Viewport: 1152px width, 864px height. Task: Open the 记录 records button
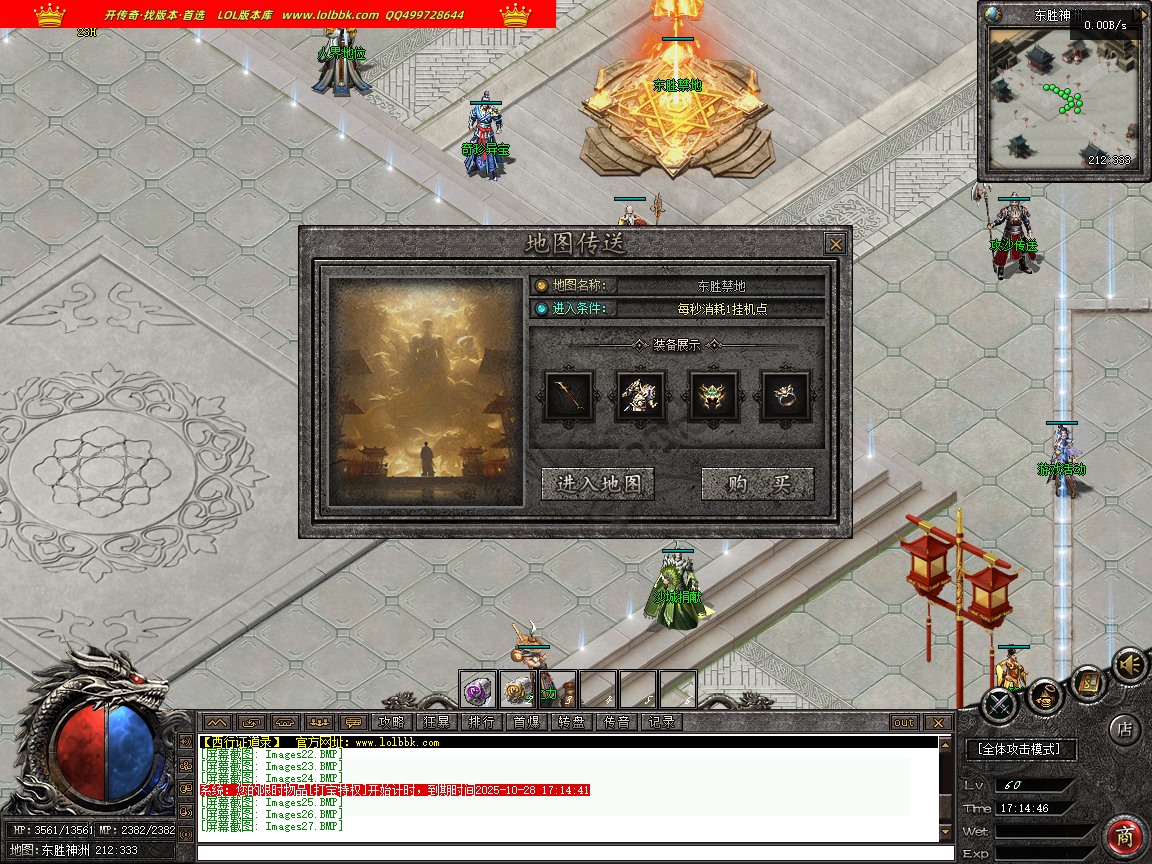(661, 722)
